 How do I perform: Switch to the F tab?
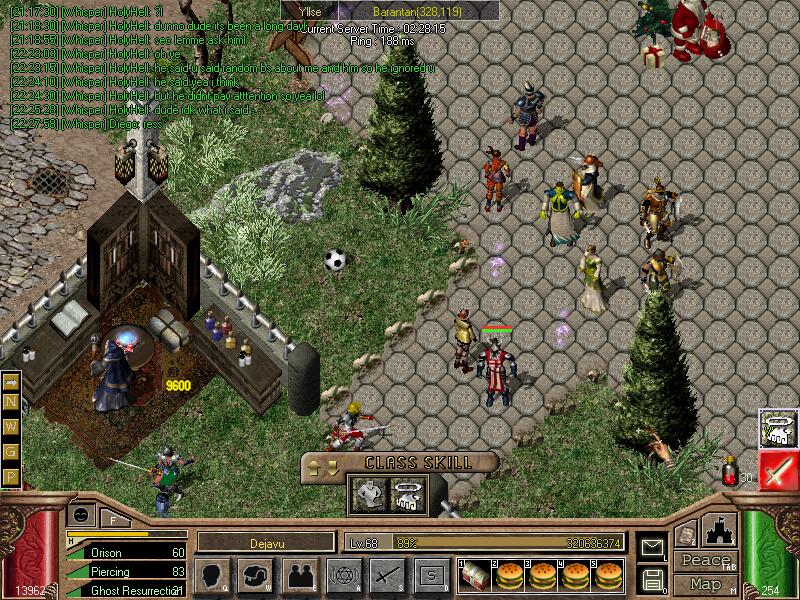113,518
